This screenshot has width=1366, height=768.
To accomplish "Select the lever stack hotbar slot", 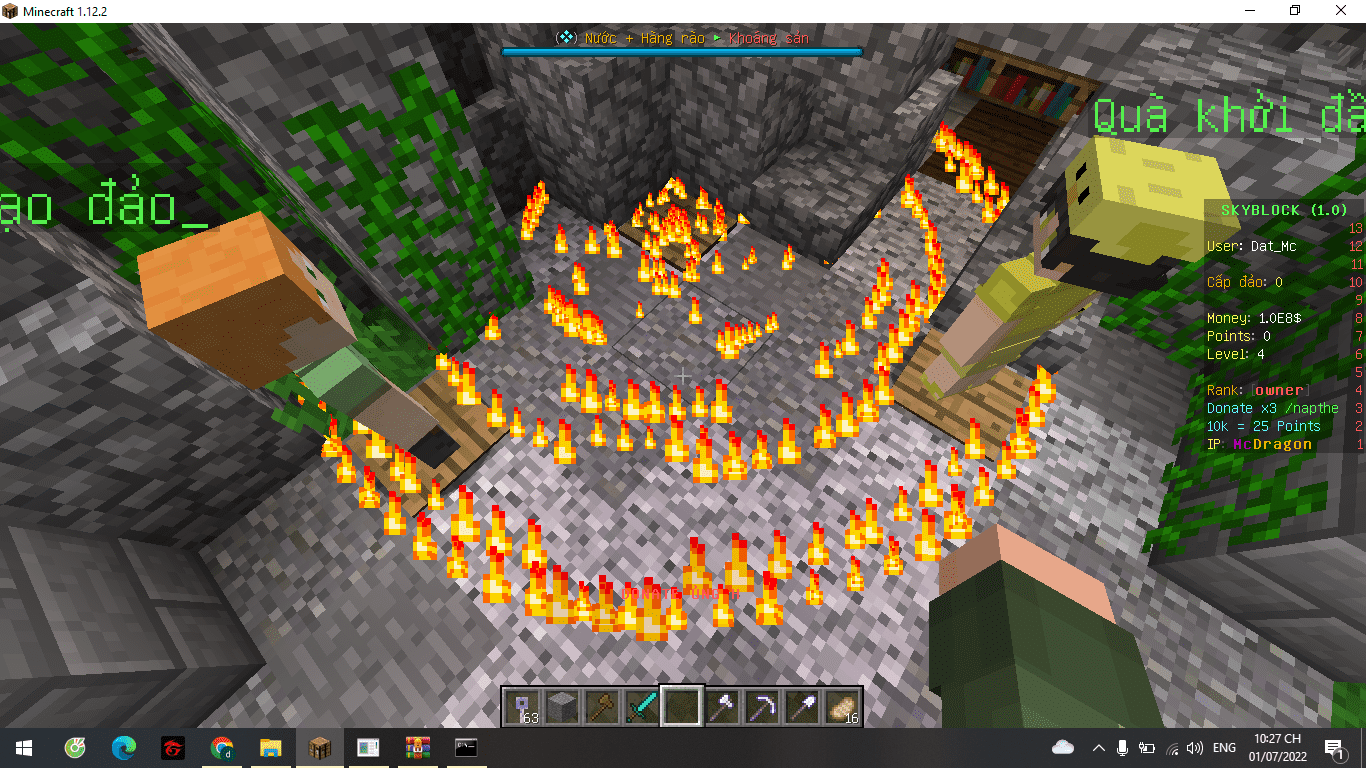I will click(x=521, y=706).
